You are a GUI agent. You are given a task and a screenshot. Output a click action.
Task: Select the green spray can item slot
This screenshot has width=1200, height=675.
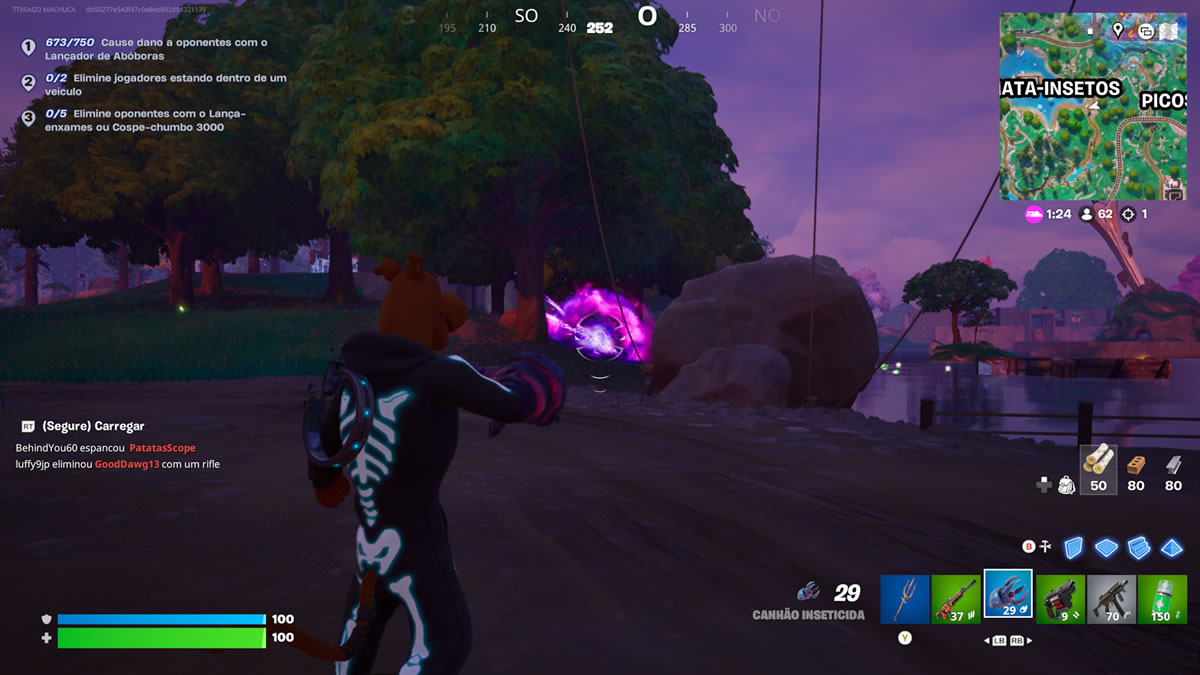tap(1163, 599)
